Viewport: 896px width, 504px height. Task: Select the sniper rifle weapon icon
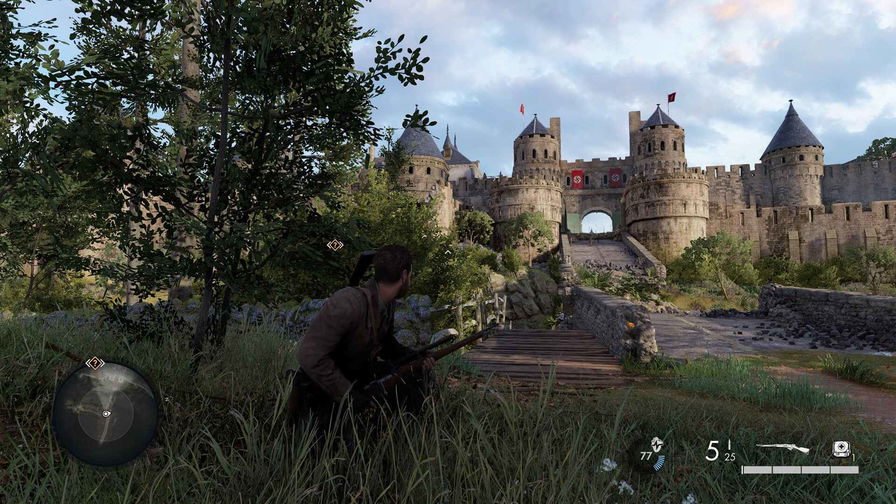point(782,448)
